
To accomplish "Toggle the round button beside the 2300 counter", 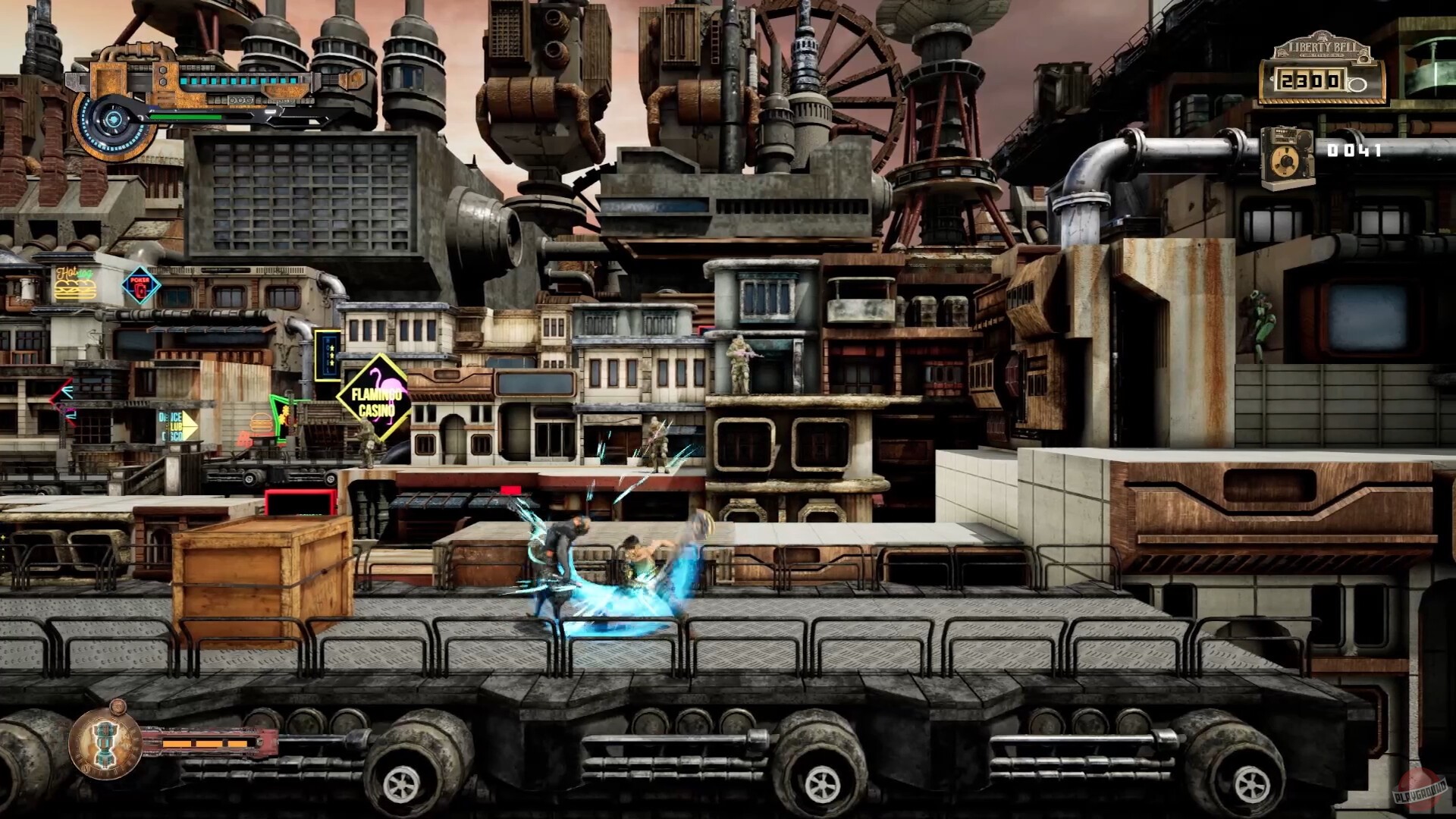I will (x=1357, y=85).
